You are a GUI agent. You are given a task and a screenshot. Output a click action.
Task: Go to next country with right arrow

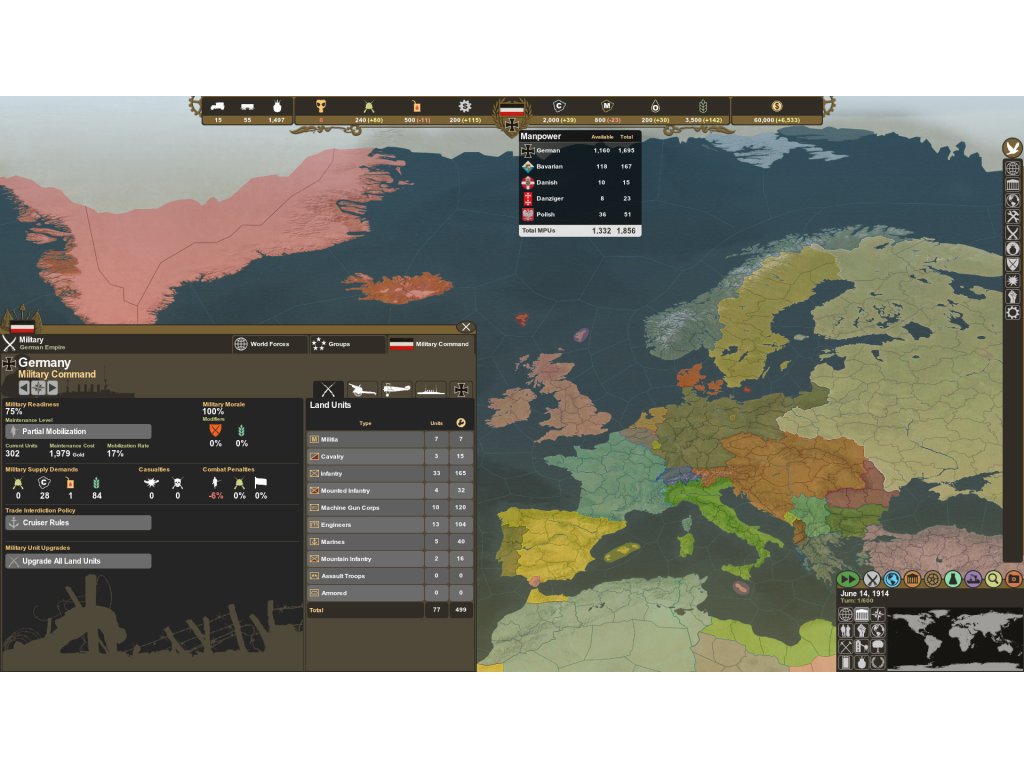pos(53,388)
